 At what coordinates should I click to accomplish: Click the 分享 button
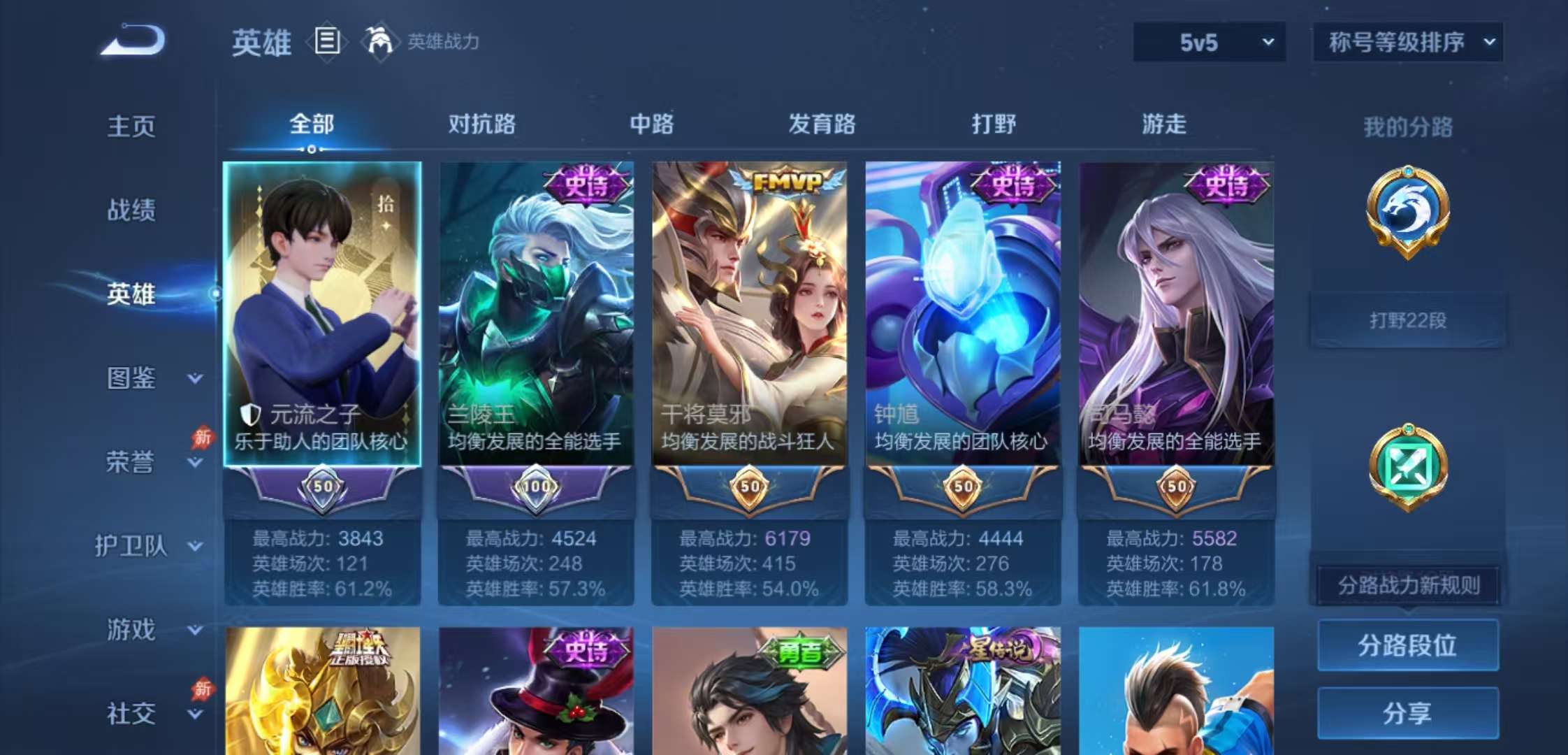pos(1408,714)
